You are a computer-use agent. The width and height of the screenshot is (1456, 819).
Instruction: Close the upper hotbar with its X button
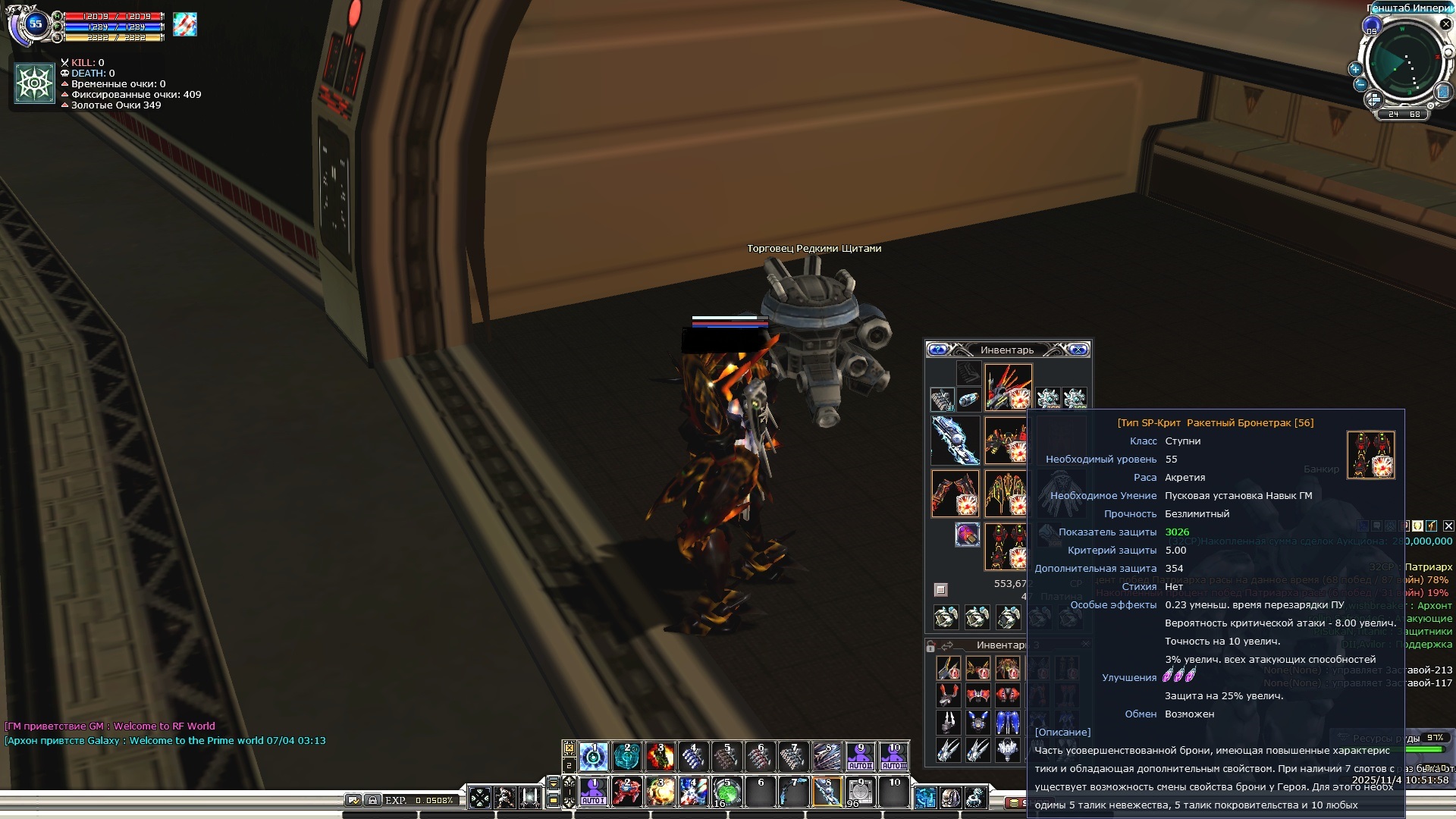[569, 748]
